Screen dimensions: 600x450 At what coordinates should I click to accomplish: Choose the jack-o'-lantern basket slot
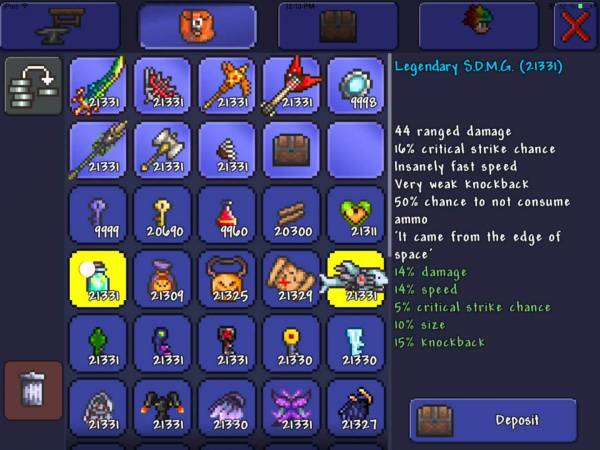tap(227, 278)
